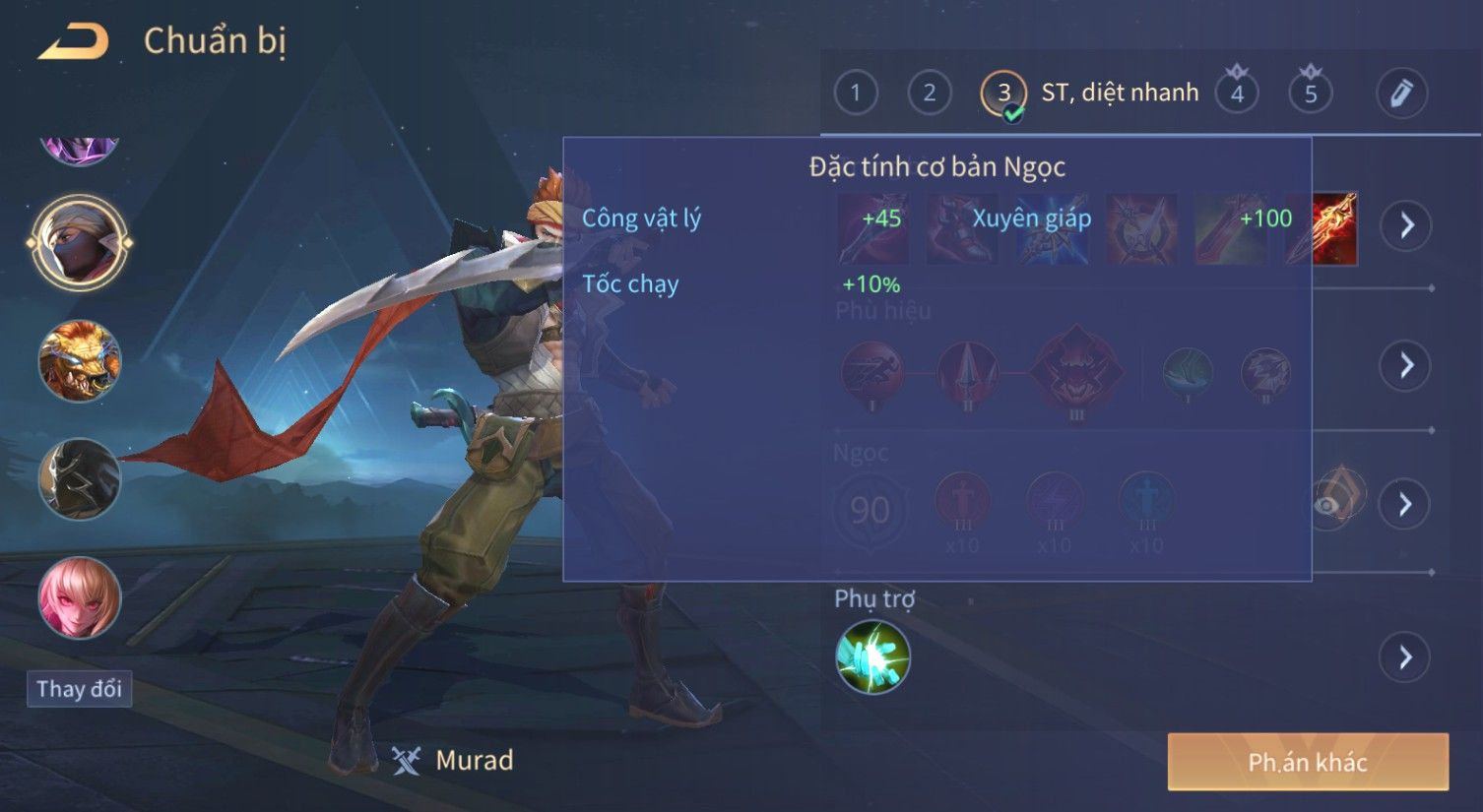This screenshot has width=1483, height=812.
Task: Pick the dark armored hero portrait
Action: [80, 479]
